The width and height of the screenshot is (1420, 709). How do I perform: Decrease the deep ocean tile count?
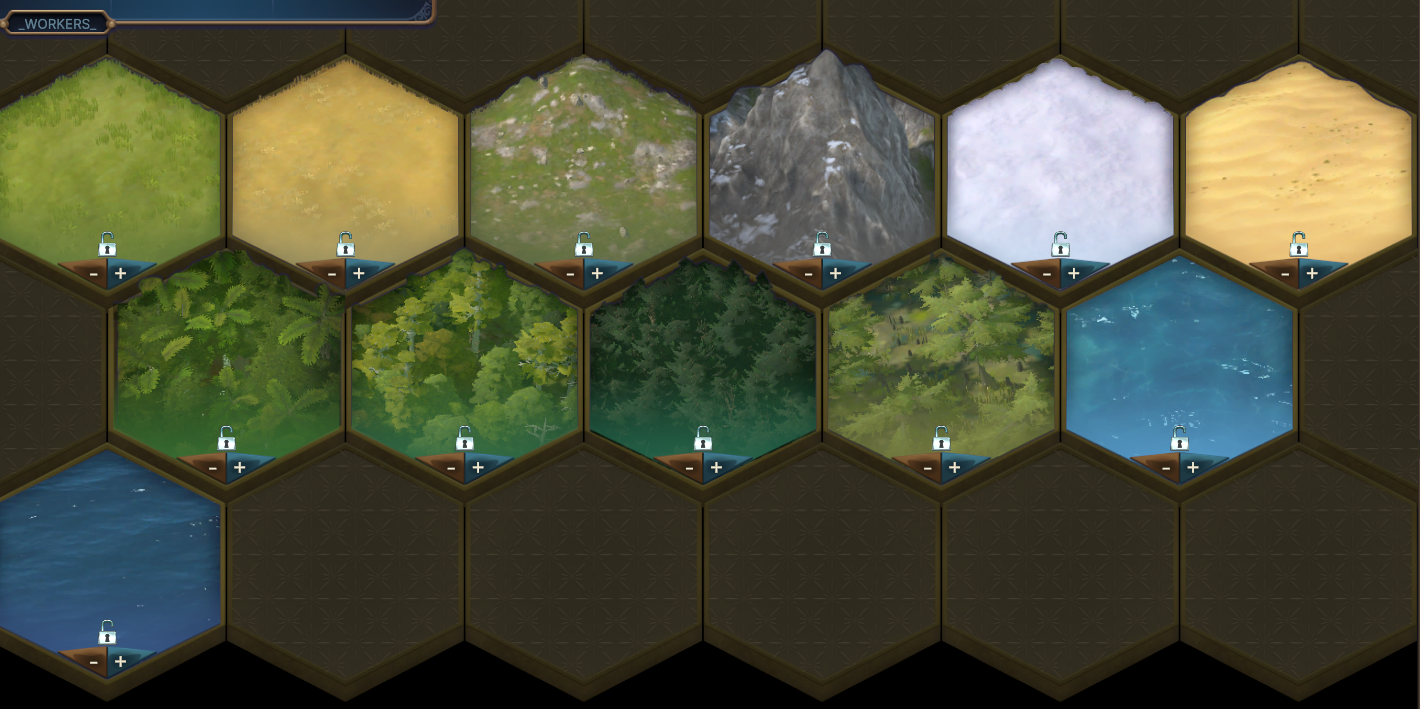(94, 661)
